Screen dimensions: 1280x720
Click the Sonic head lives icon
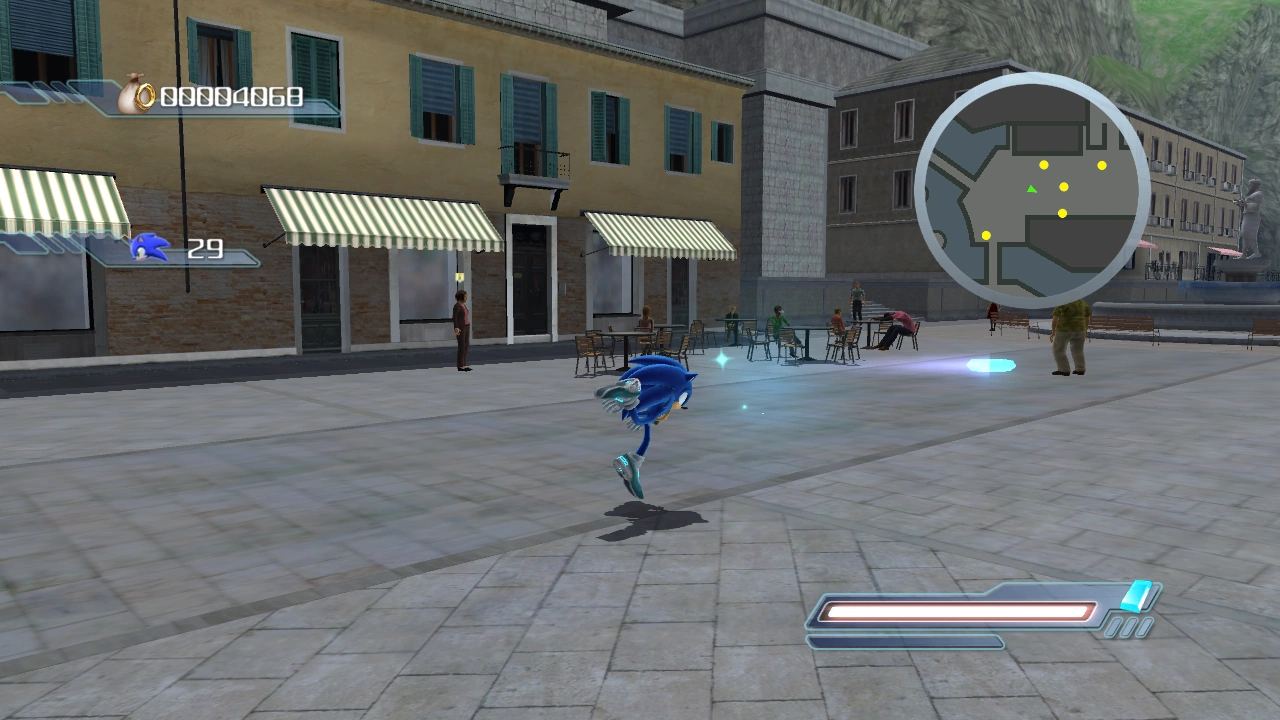tap(150, 247)
